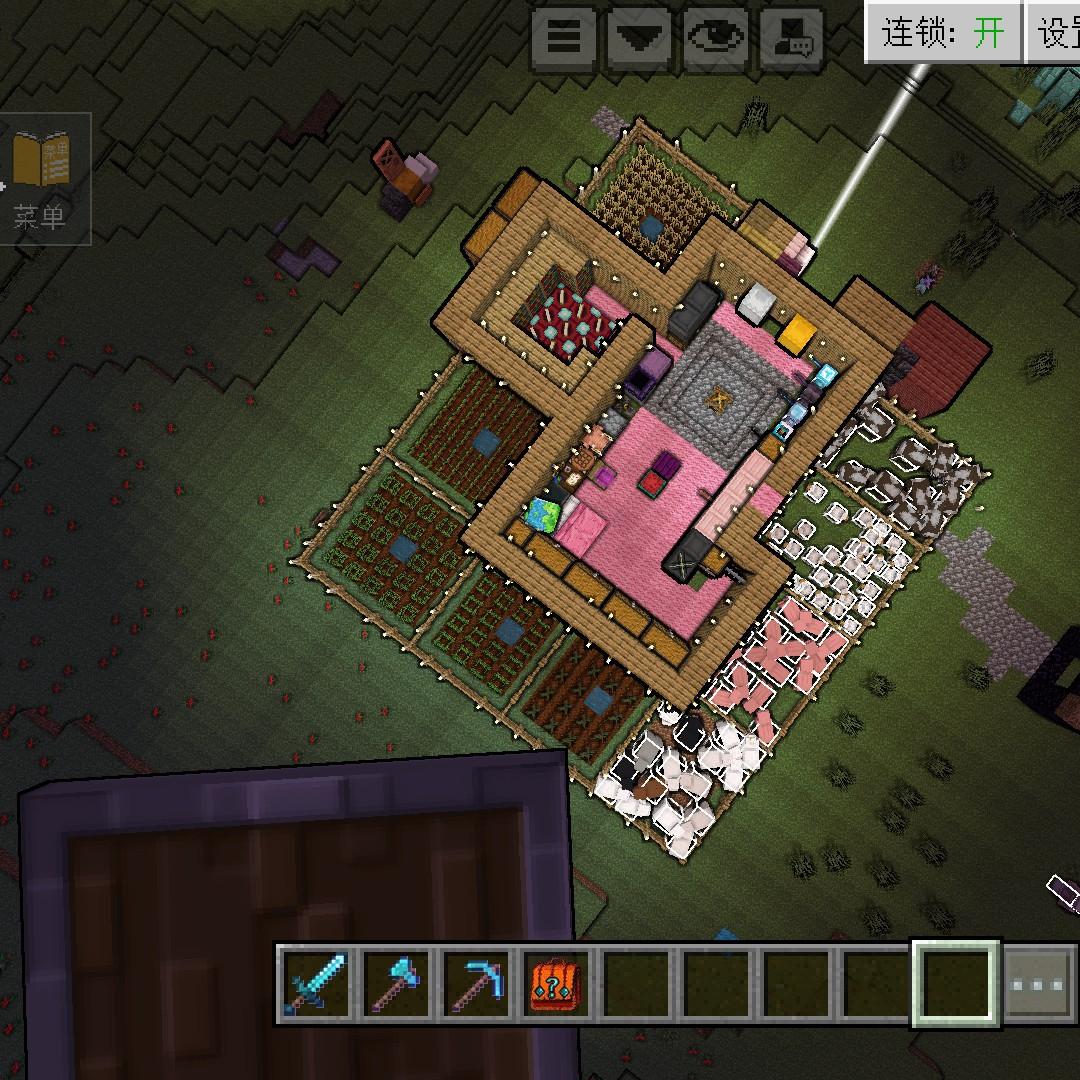1080x1080 pixels.
Task: Select the diamond axe hotbar slot
Action: coord(397,983)
